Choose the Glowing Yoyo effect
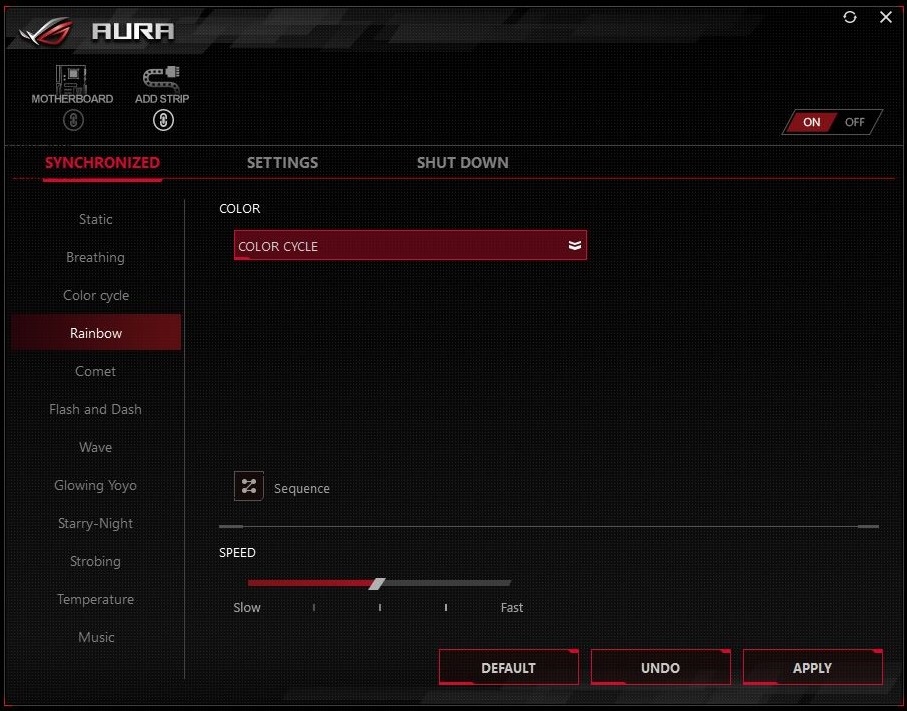 (96, 485)
